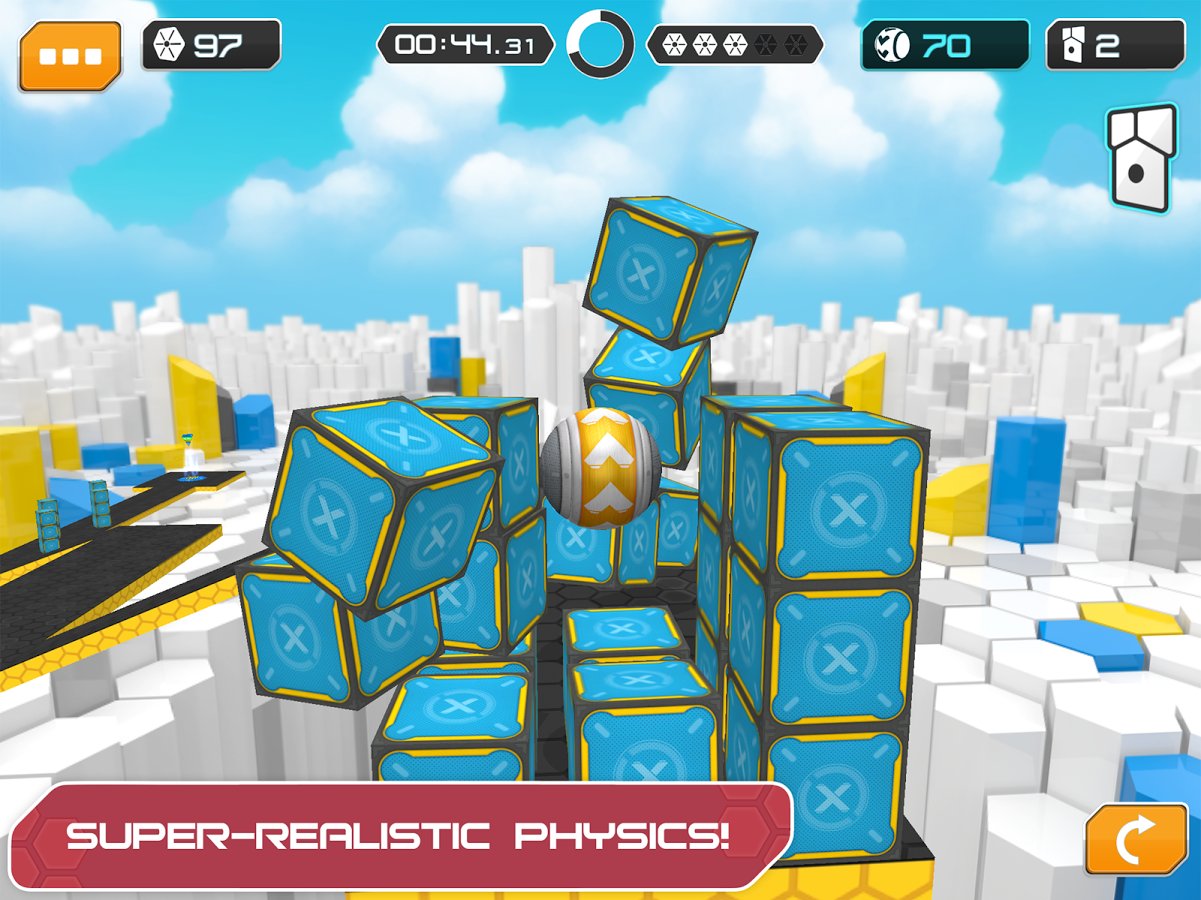Open the orange three-dot pause menu
This screenshot has height=900, width=1201.
tap(69, 55)
